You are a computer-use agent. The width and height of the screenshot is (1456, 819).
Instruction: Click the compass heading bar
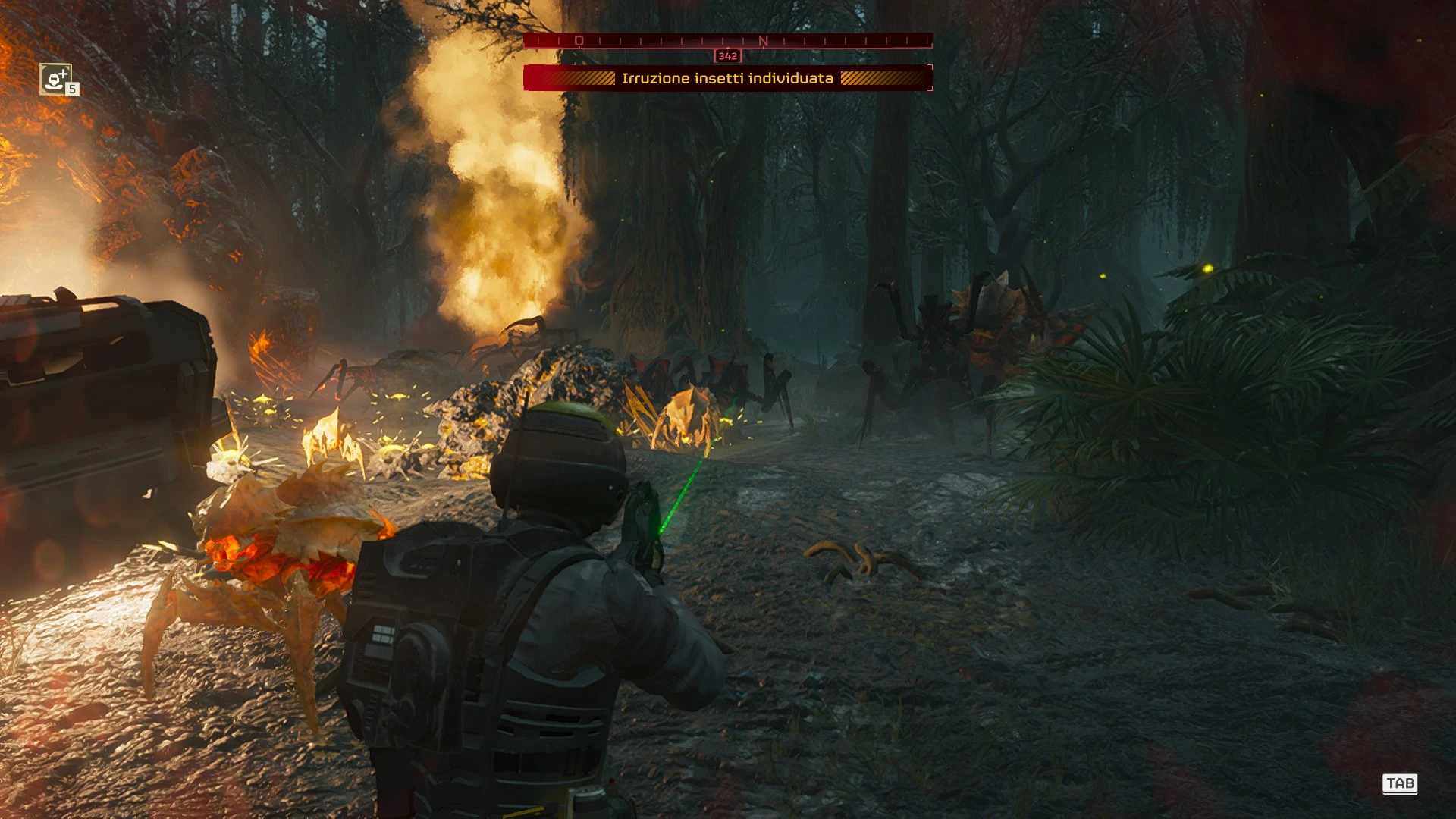click(x=727, y=41)
